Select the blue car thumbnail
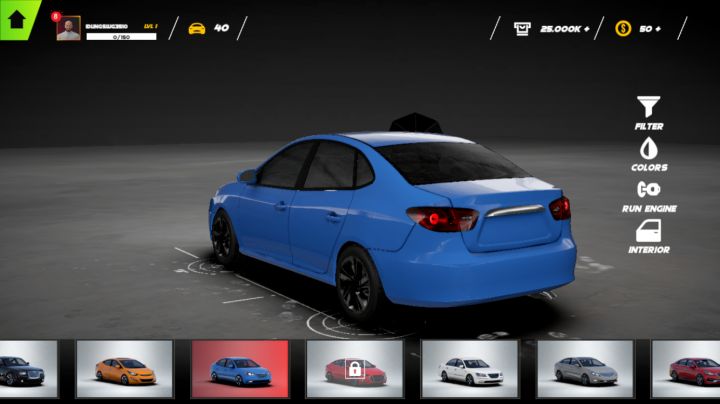 coord(240,369)
